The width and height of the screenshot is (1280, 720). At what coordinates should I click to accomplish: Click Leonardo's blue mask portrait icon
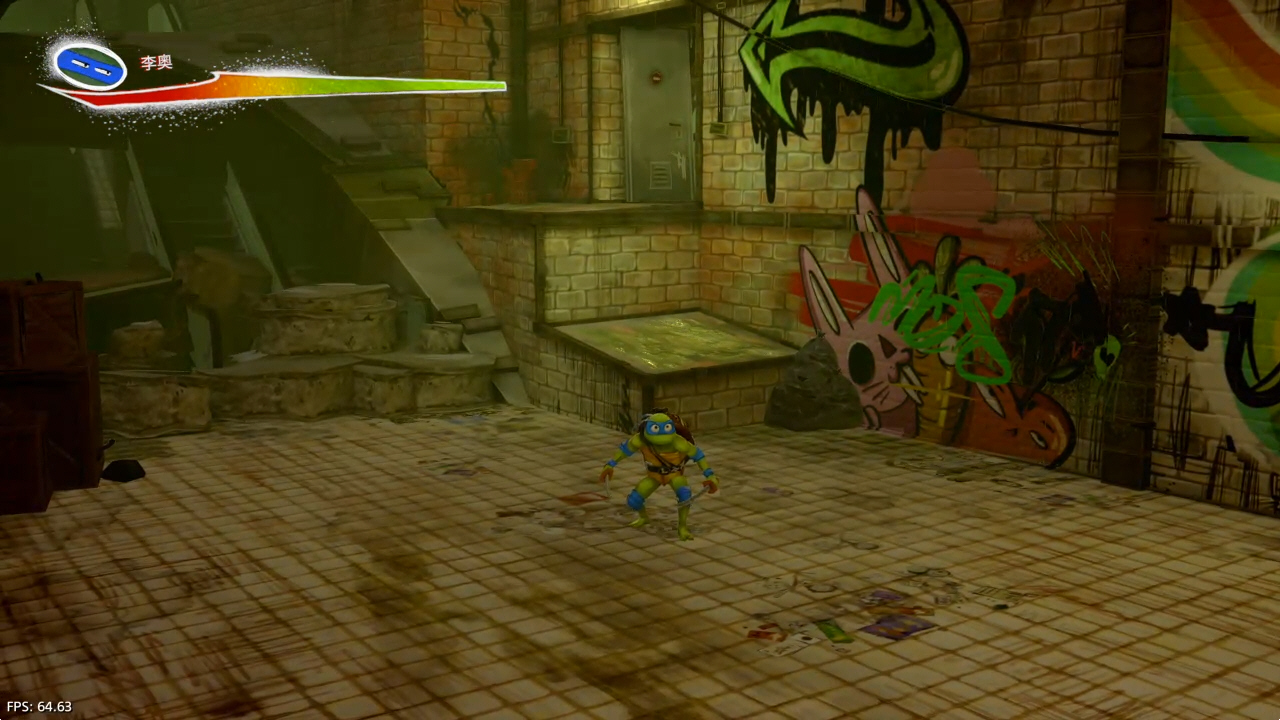tap(90, 66)
